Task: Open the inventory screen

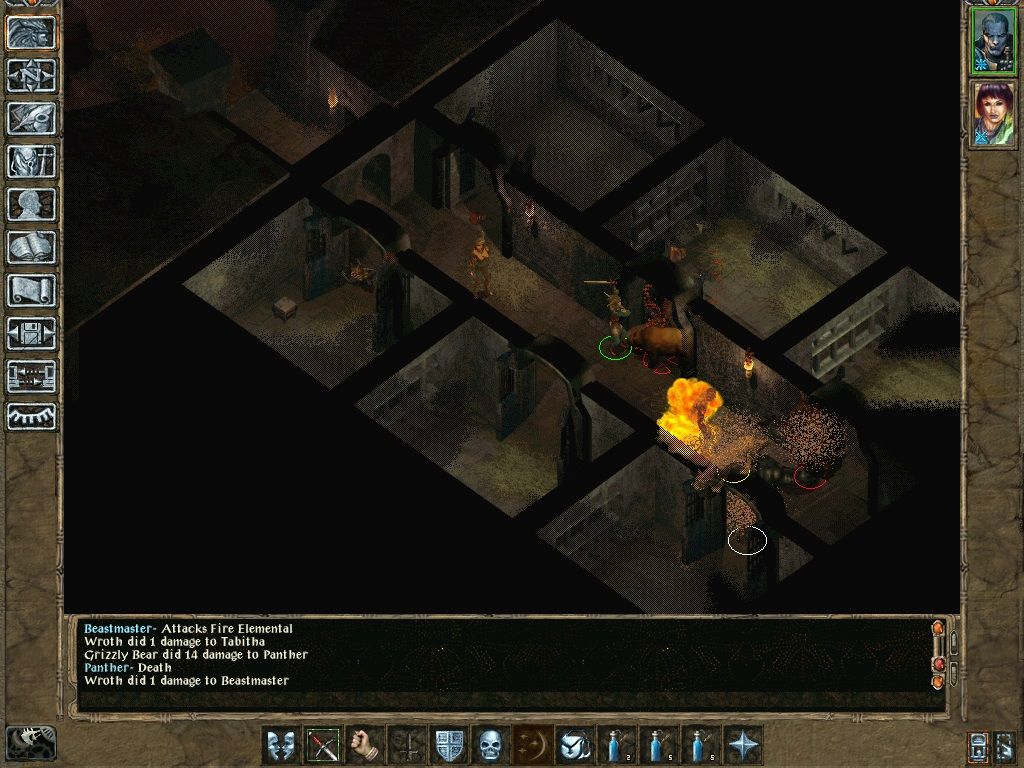Action: point(32,161)
